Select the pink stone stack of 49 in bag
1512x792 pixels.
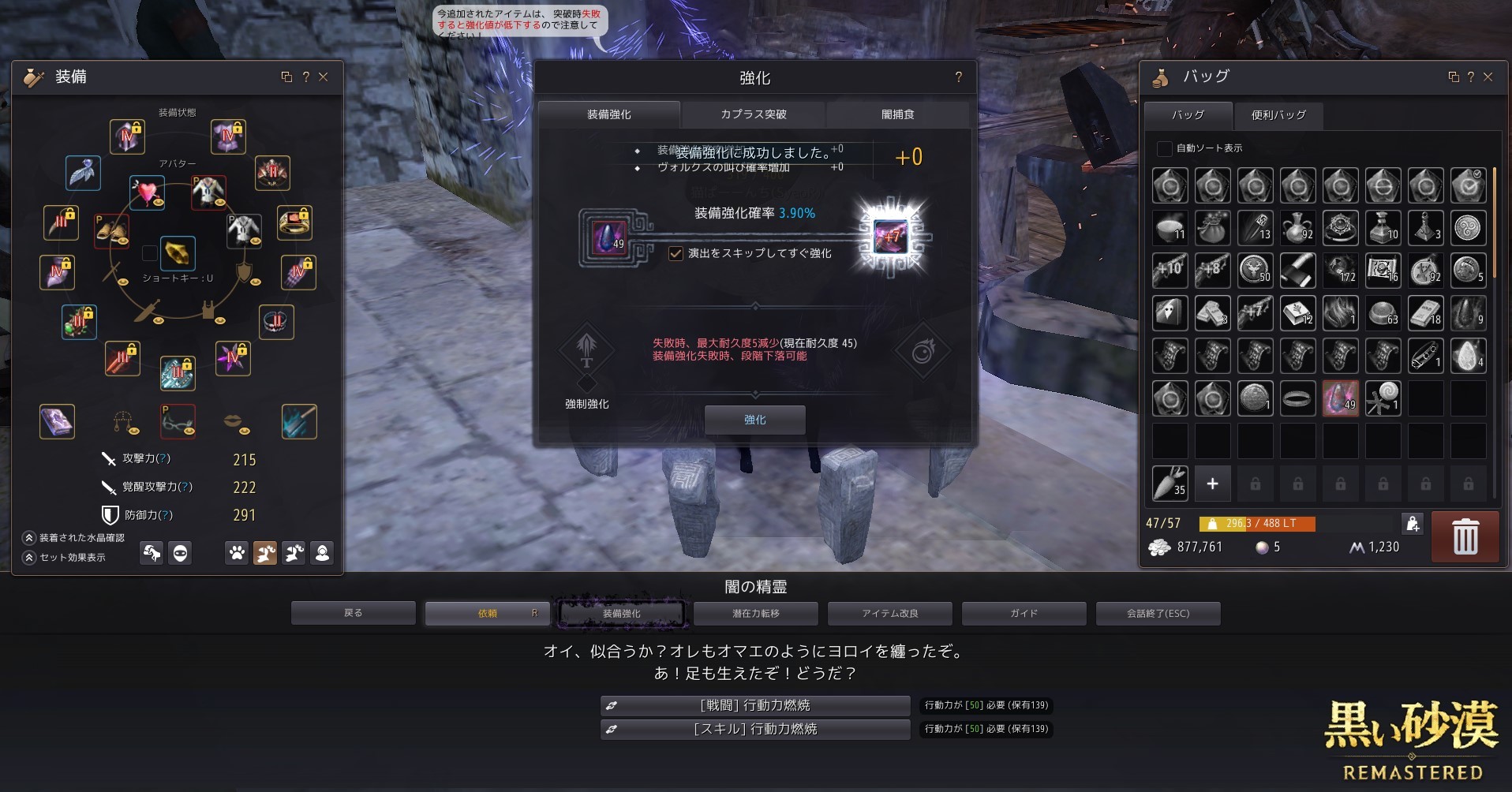click(1340, 398)
